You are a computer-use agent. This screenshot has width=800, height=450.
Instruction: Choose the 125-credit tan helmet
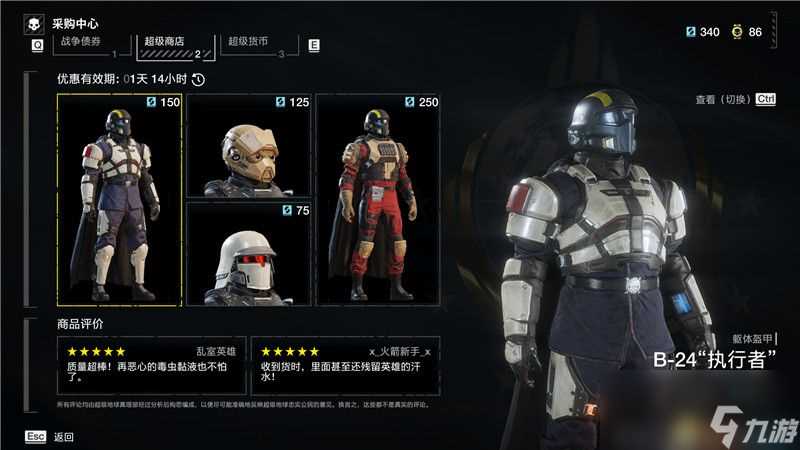[x=248, y=145]
